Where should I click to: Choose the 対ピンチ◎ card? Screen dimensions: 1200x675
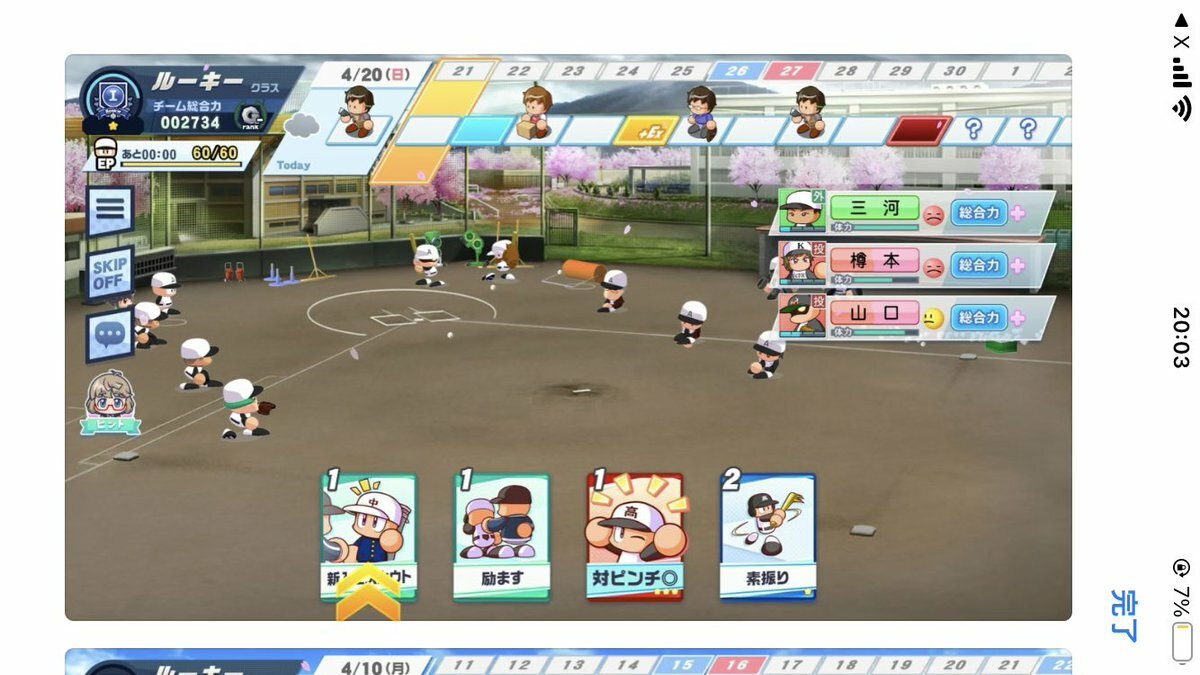[x=634, y=536]
